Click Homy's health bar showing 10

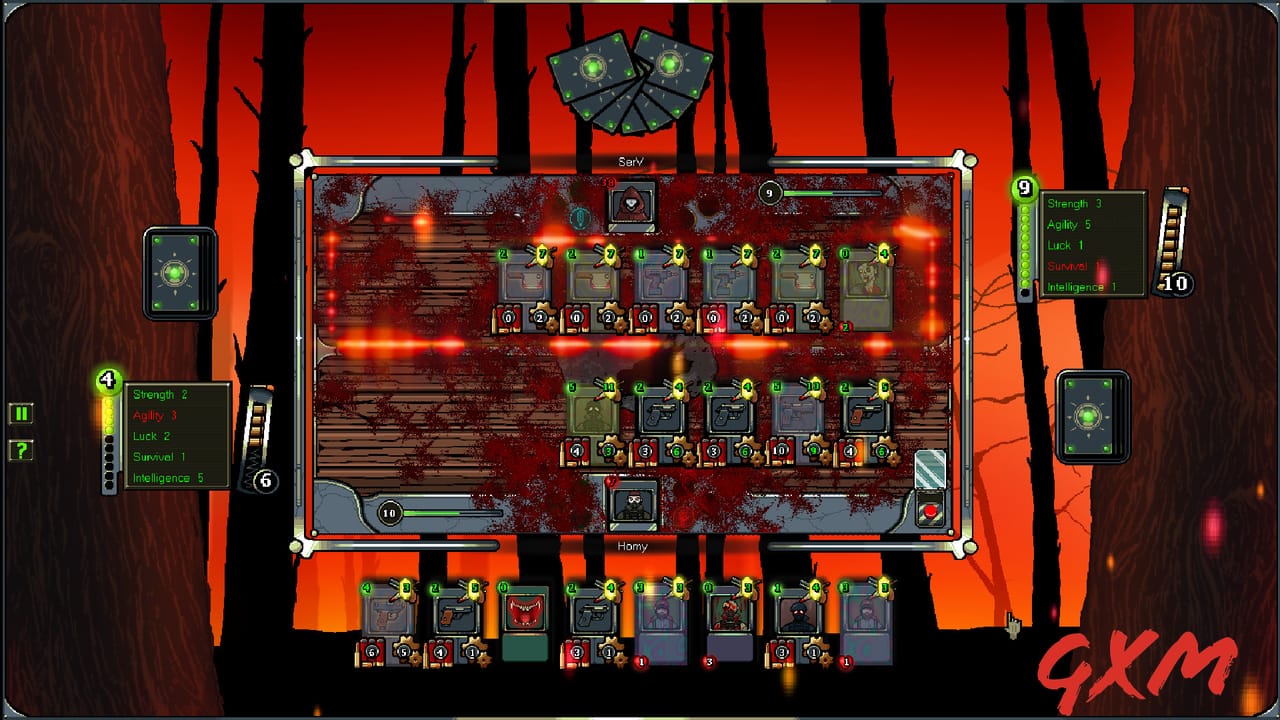[x=388, y=513]
